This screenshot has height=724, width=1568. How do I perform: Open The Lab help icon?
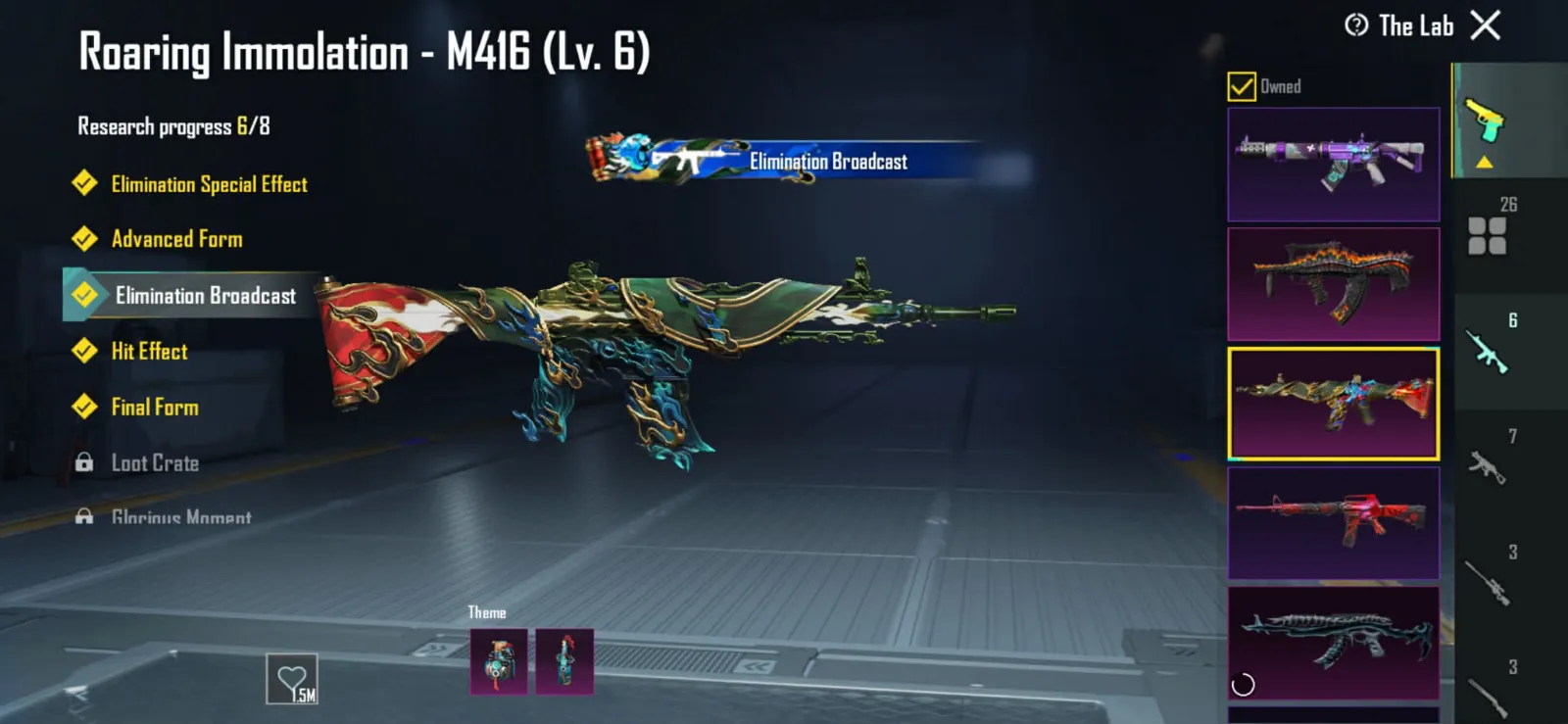[1356, 25]
